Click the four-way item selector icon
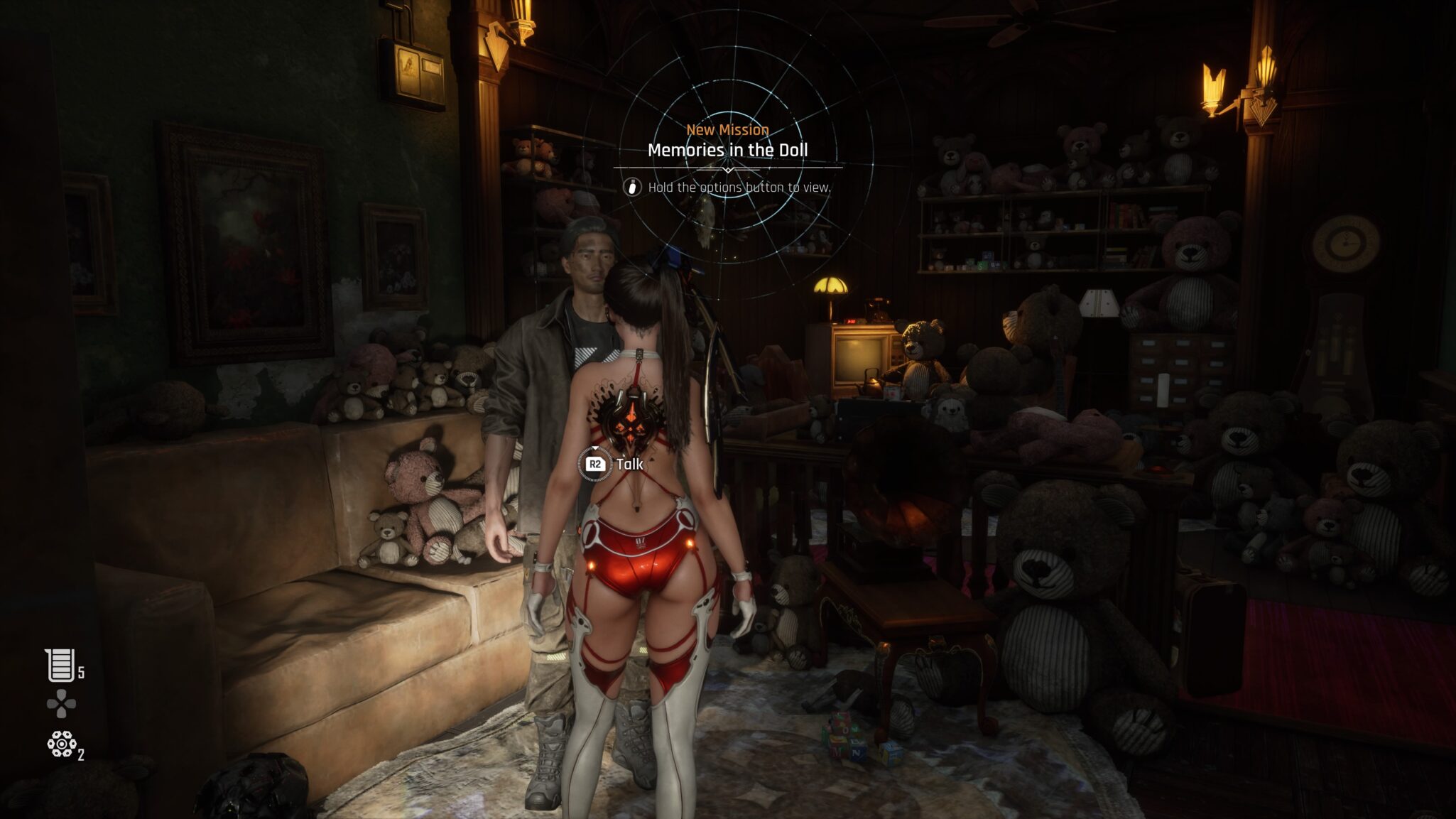Viewport: 1456px width, 819px height. pyautogui.click(x=61, y=703)
